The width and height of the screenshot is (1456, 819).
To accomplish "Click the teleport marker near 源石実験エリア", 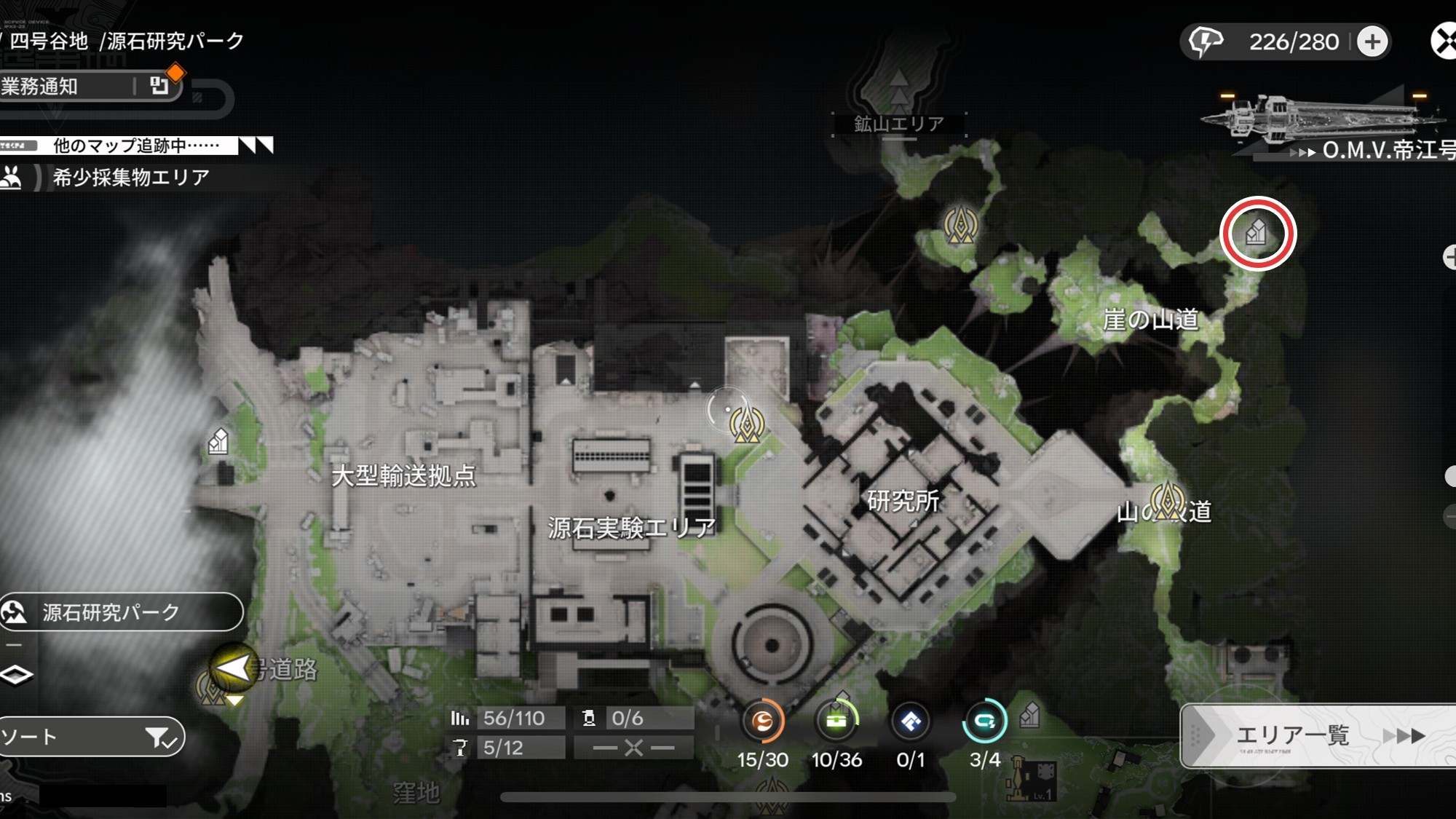I will pos(747,424).
